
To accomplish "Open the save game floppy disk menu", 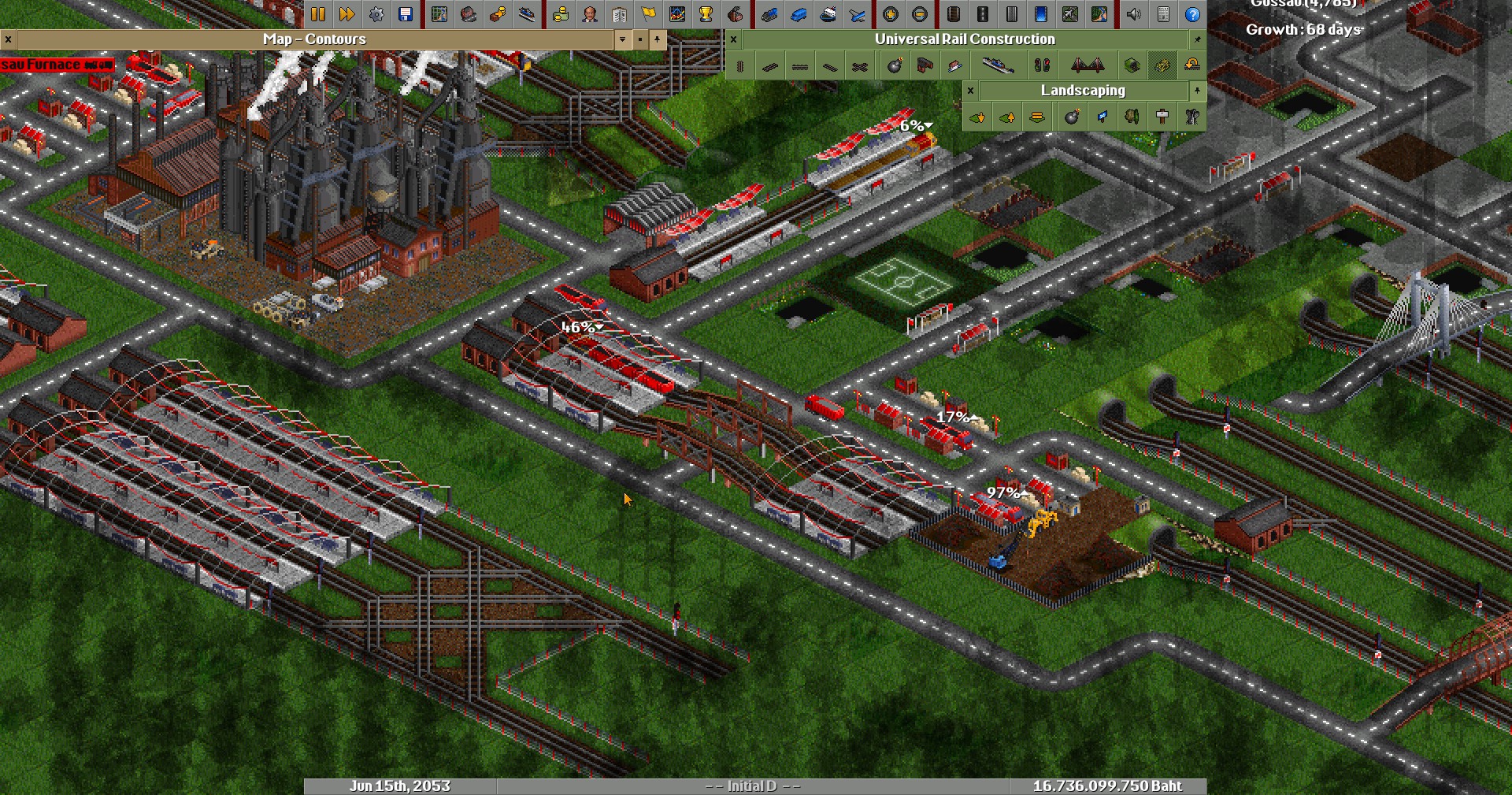I will tap(406, 14).
